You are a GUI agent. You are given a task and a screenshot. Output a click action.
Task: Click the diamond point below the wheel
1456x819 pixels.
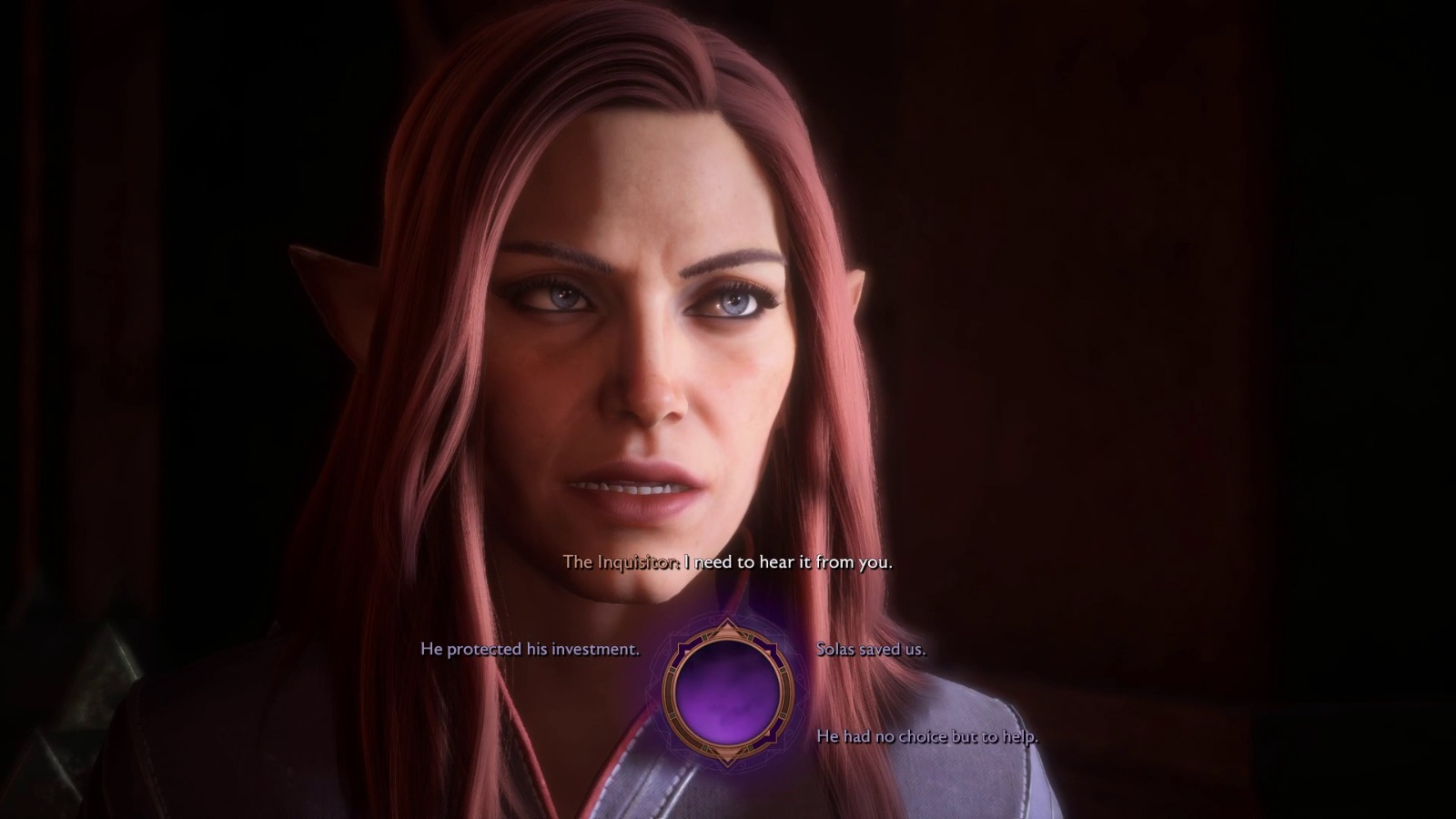click(x=726, y=758)
